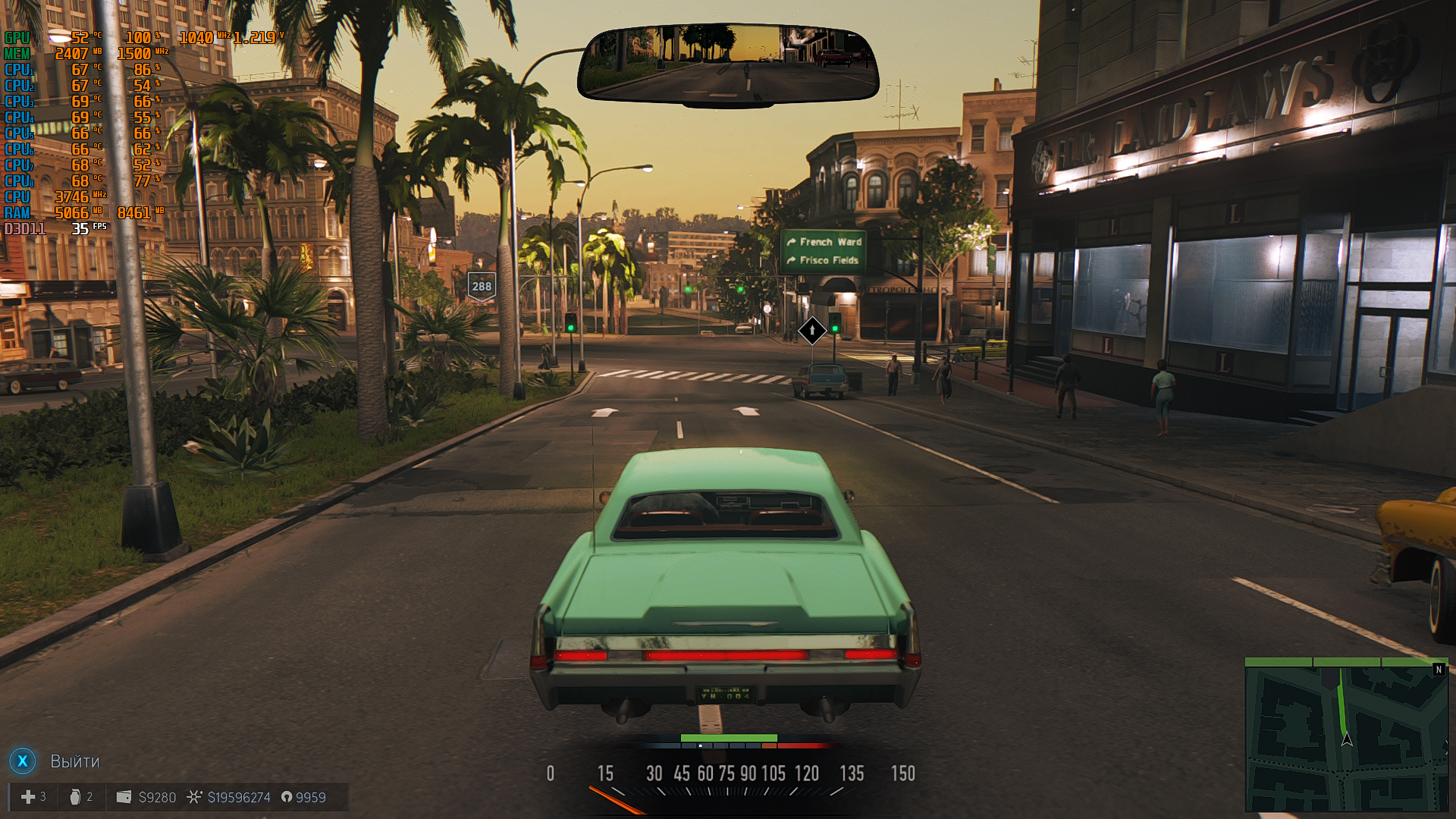Click the north indicator on minimap
The image size is (1456, 819).
(x=1439, y=670)
